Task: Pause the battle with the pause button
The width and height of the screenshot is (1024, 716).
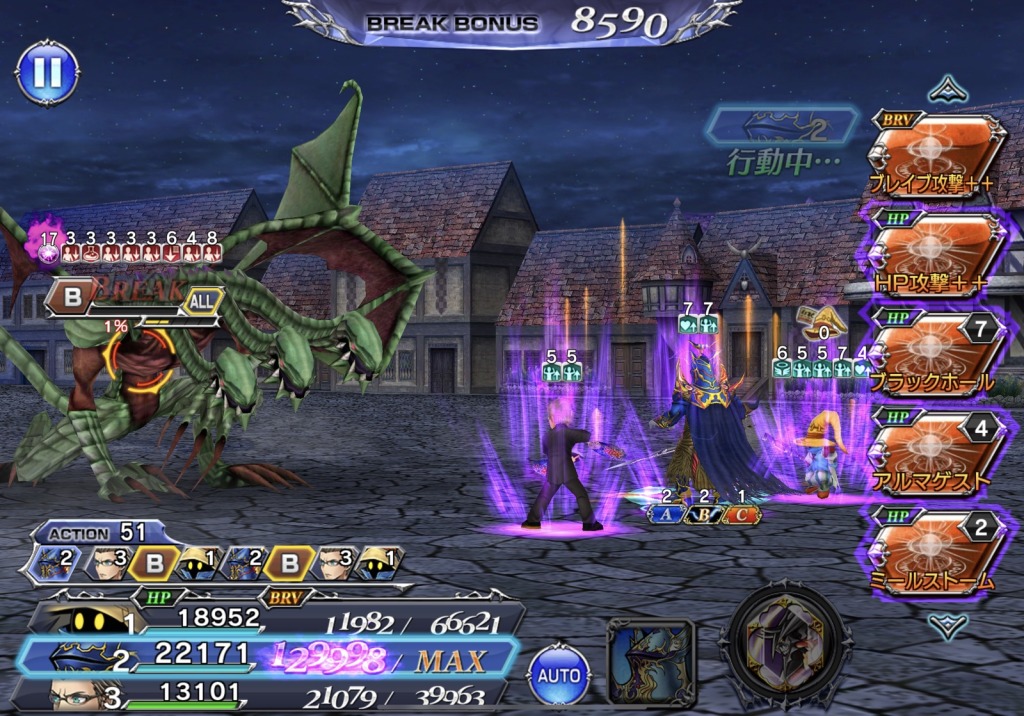Action: pos(47,71)
